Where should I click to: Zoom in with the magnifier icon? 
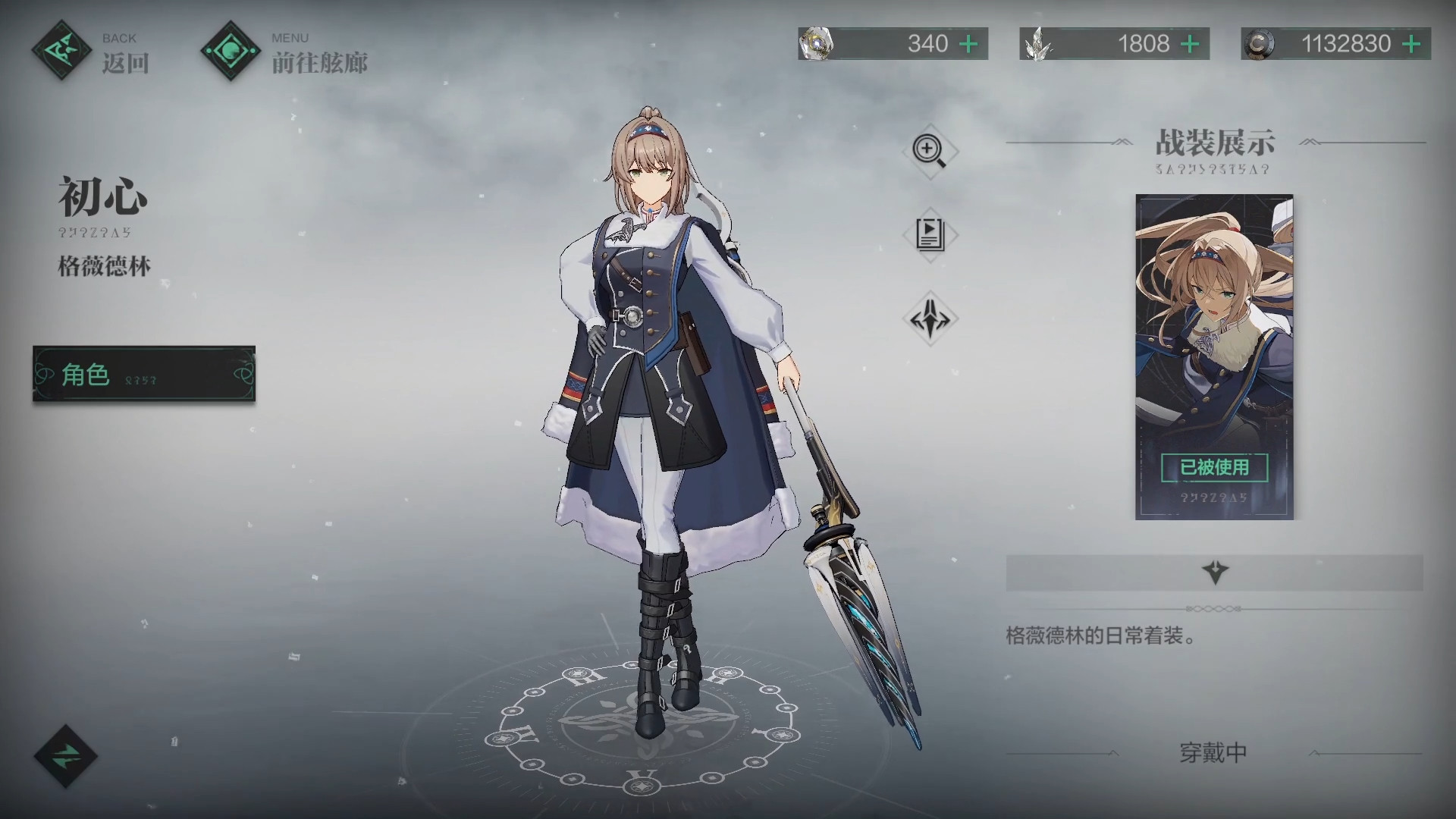[x=930, y=150]
